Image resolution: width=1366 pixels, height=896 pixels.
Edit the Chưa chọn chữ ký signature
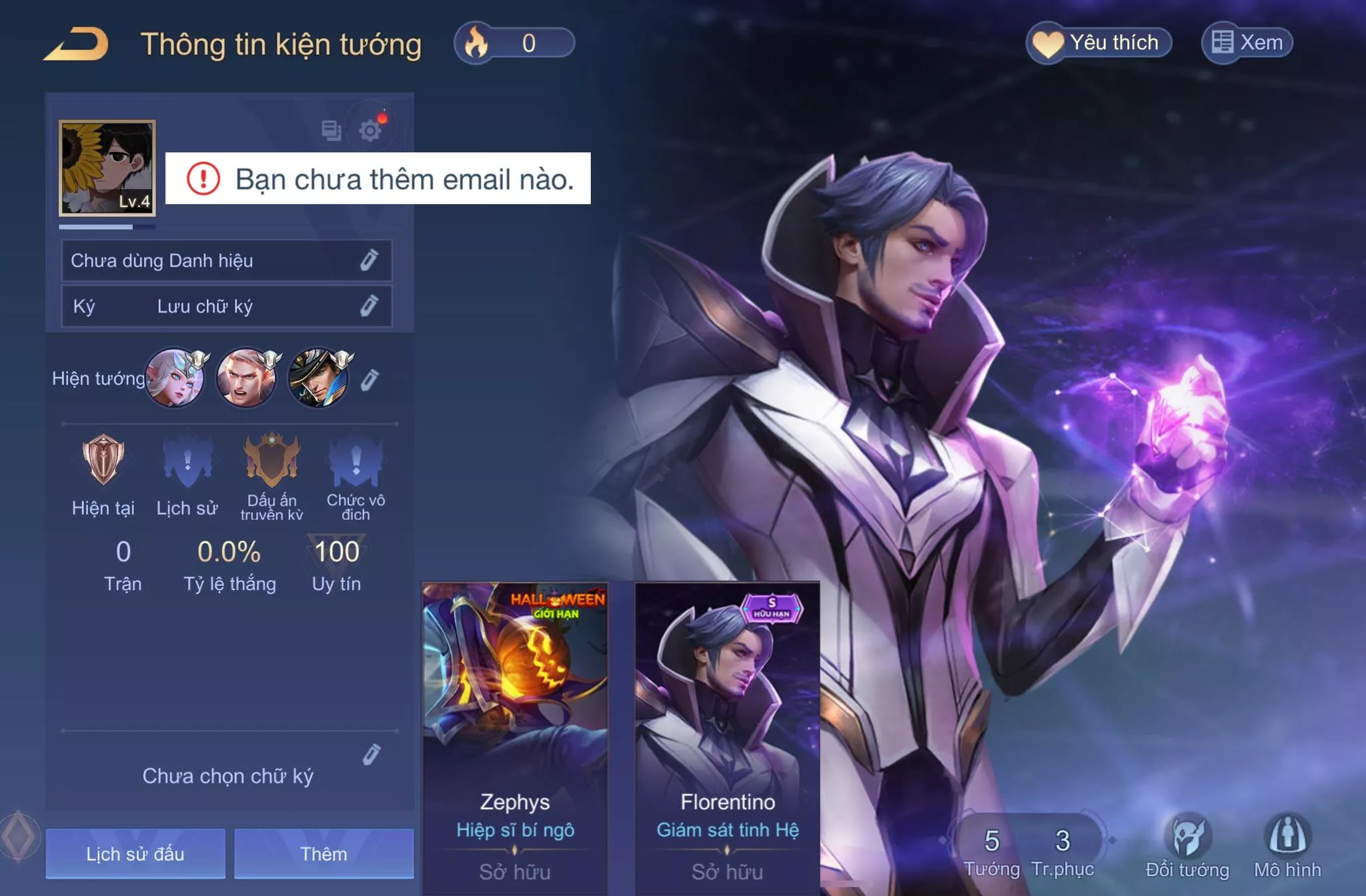pos(372,754)
